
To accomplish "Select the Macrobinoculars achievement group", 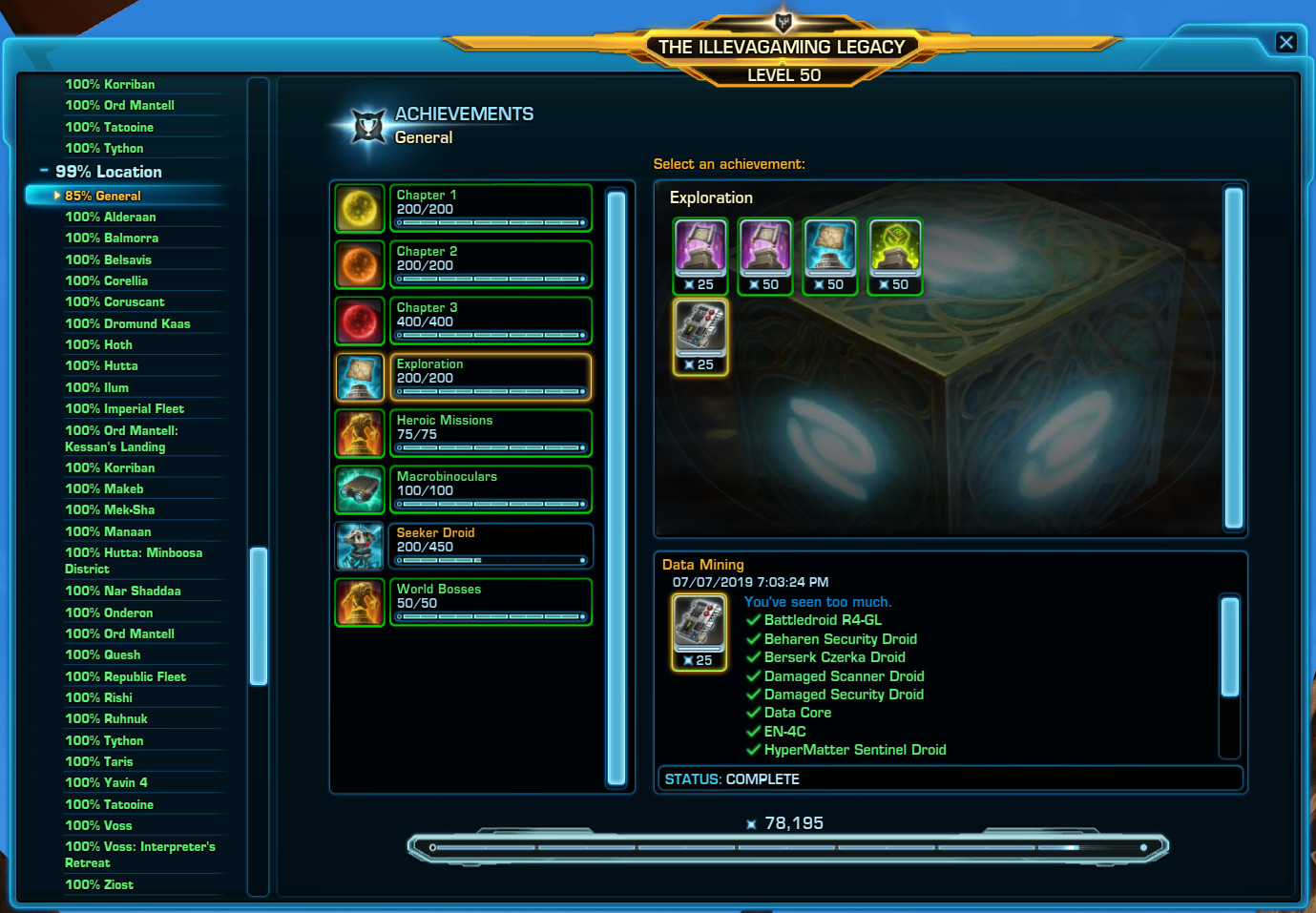I will coord(490,489).
